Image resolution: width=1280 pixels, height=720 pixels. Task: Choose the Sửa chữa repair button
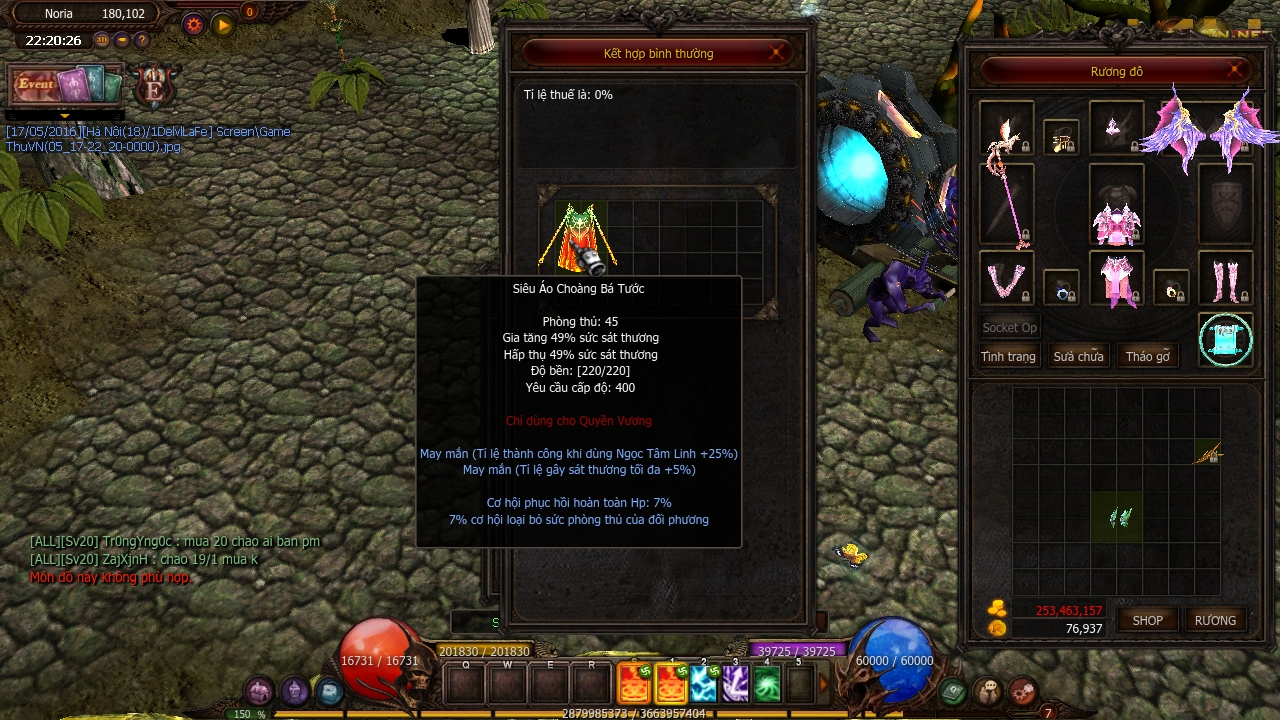pyautogui.click(x=1078, y=357)
